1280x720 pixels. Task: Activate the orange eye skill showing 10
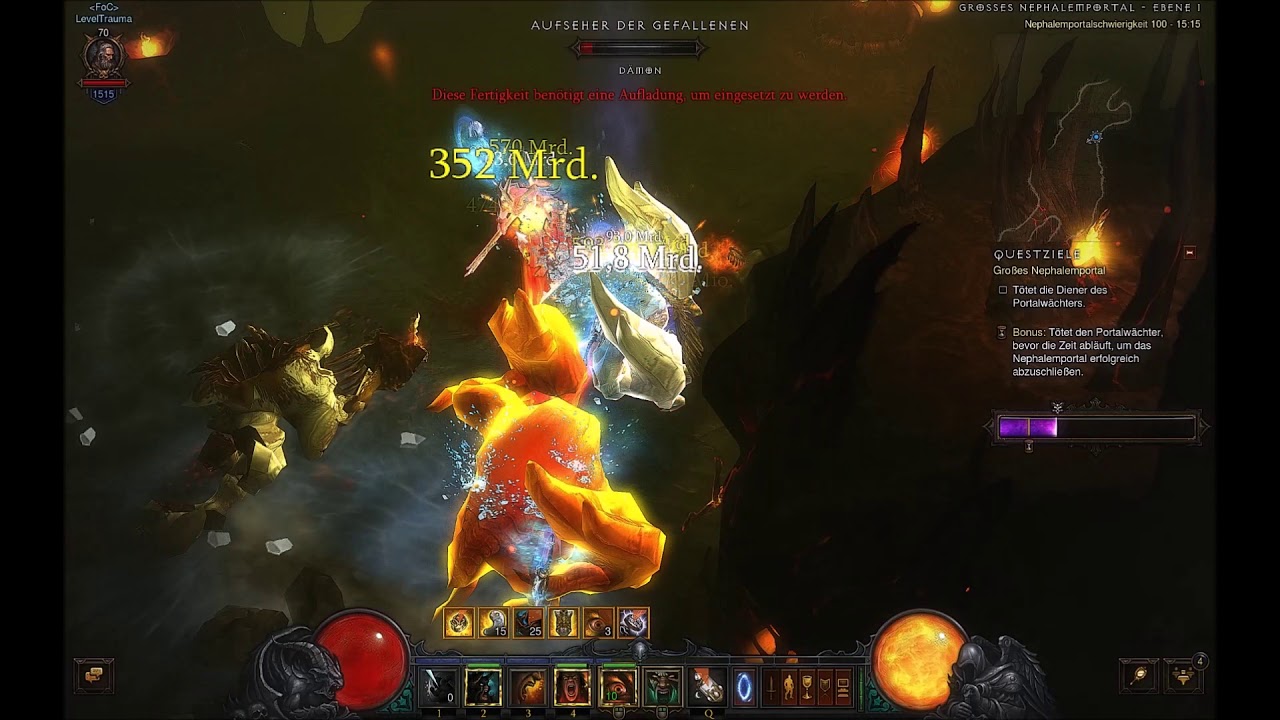pyautogui.click(x=618, y=687)
